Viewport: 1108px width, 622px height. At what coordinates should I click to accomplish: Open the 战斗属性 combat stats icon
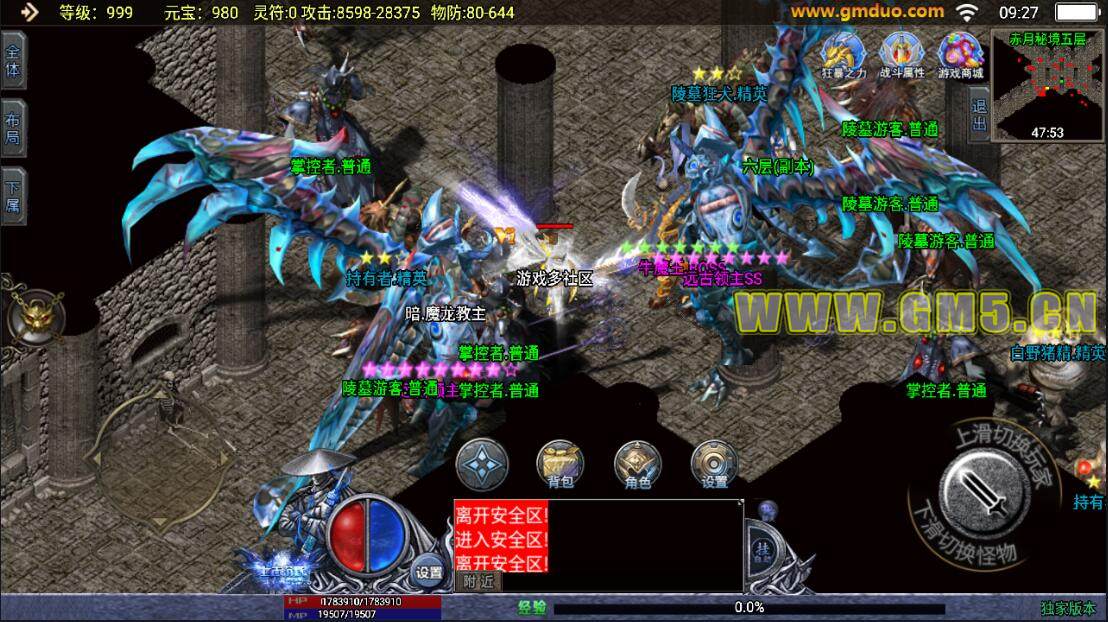pyautogui.click(x=901, y=55)
